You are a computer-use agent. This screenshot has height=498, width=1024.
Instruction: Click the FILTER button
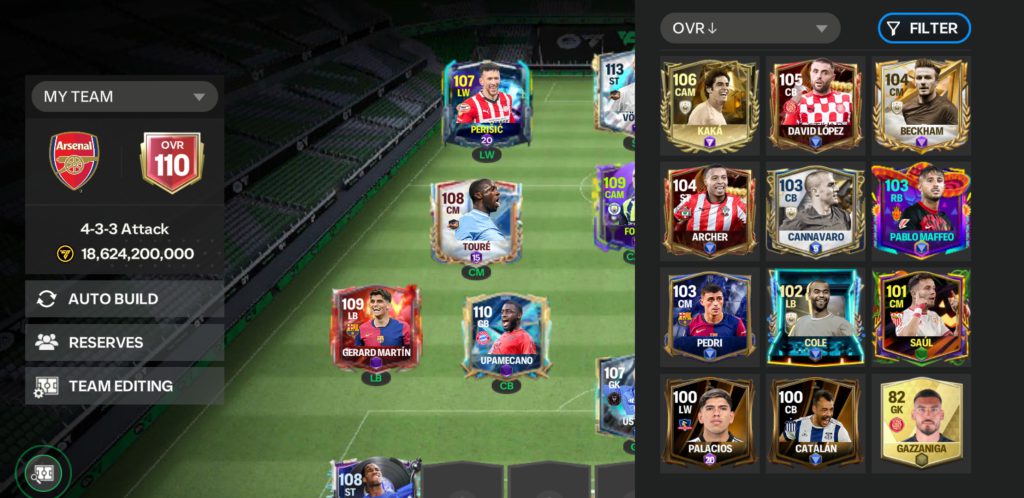tap(923, 28)
